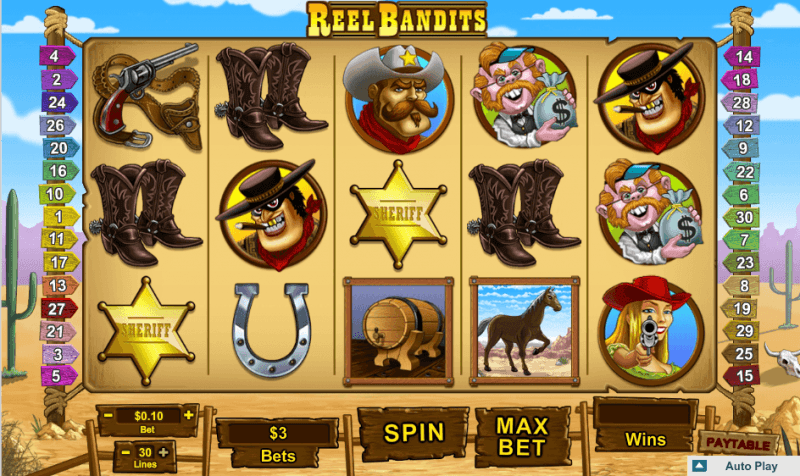Click payline marker 10
This screenshot has width=800, height=476.
click(x=58, y=194)
